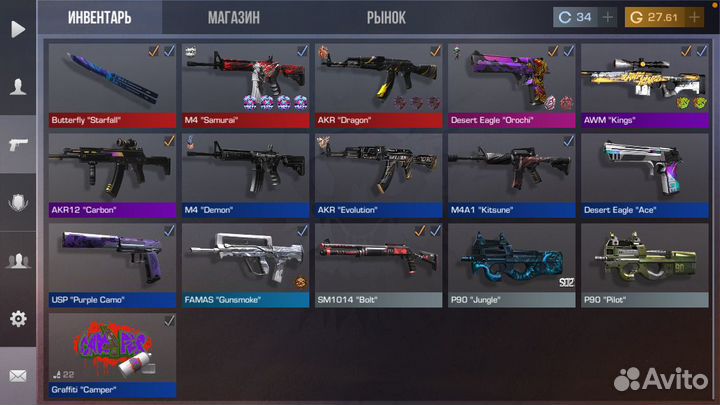Pick the Desert Eagle "Orochi" skin
The width and height of the screenshot is (720, 405).
tap(511, 84)
